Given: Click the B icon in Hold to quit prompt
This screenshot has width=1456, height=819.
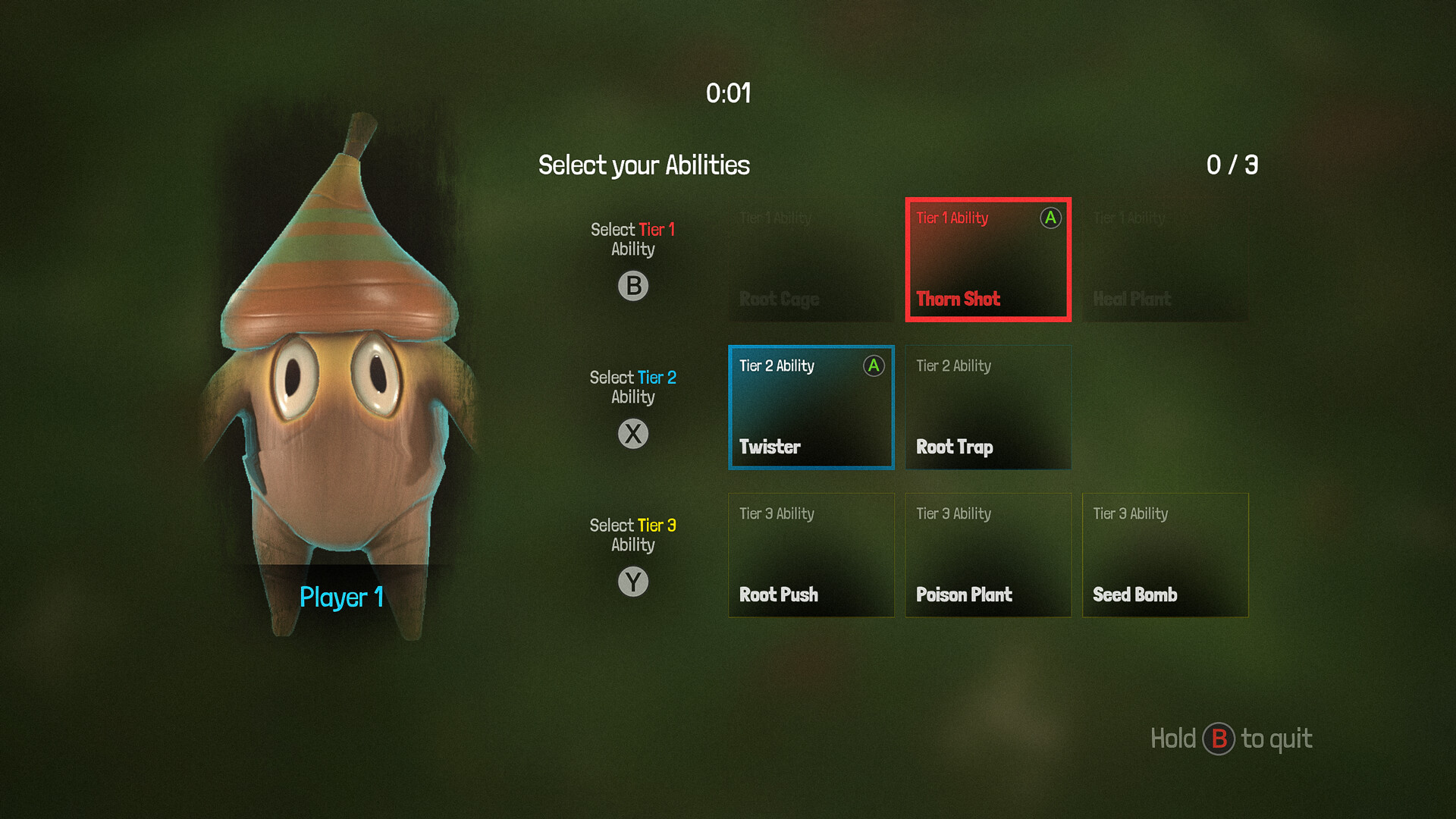Looking at the screenshot, I should 1221,739.
